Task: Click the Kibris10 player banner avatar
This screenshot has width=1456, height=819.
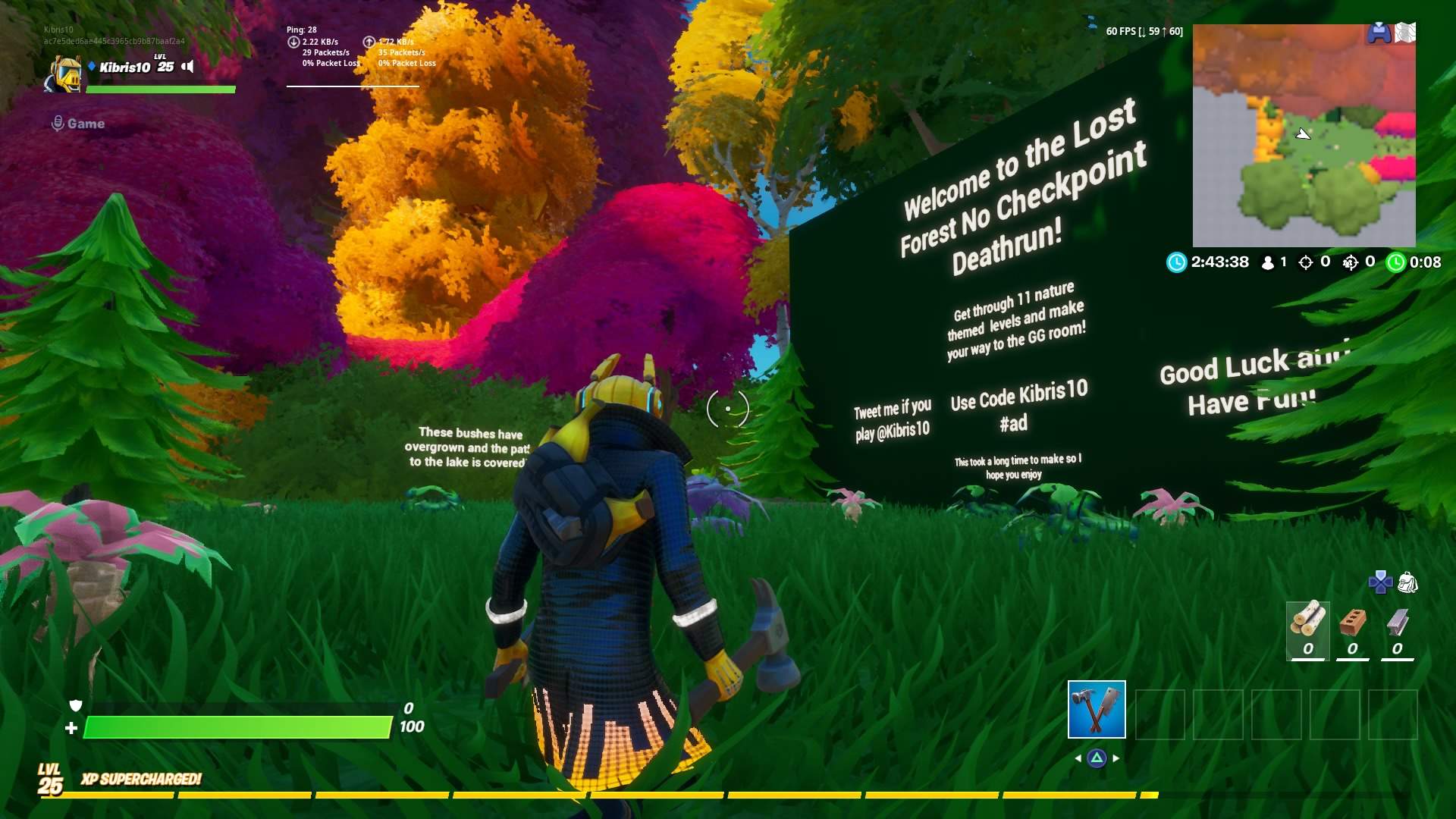Action: coord(67,75)
